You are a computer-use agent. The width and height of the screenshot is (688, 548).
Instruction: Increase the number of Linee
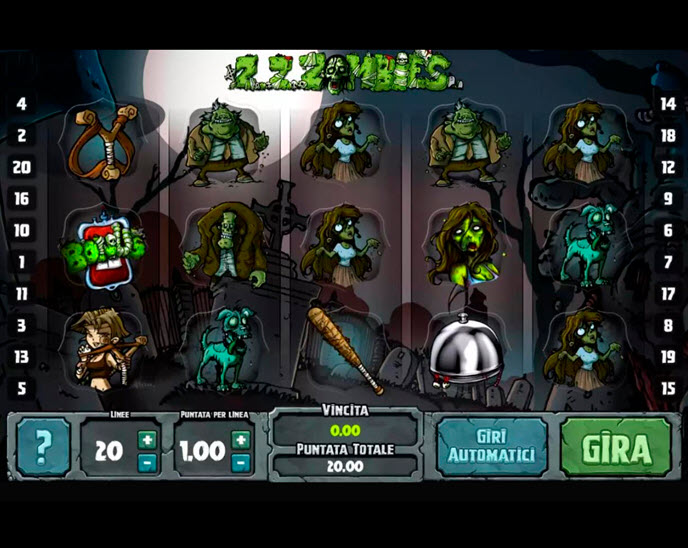point(147,439)
